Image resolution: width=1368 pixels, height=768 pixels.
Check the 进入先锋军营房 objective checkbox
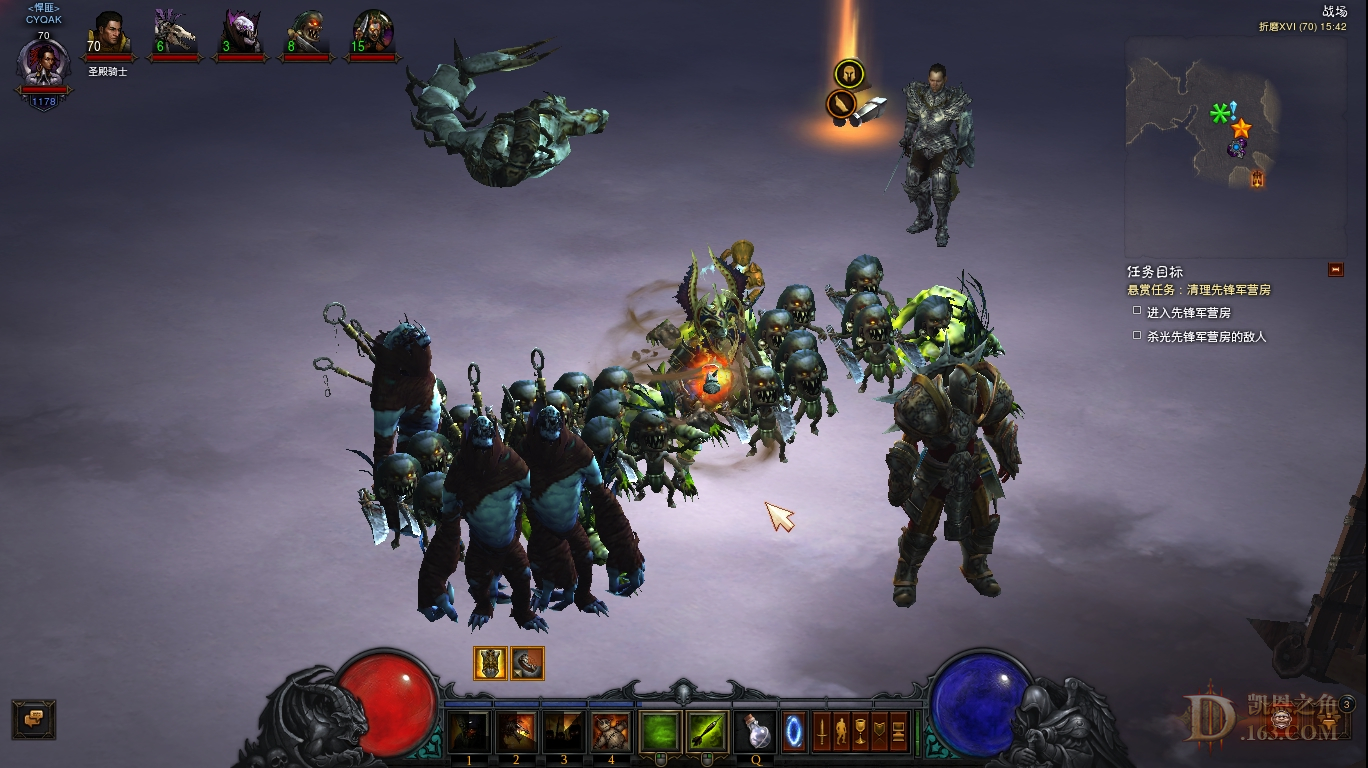tap(1139, 312)
